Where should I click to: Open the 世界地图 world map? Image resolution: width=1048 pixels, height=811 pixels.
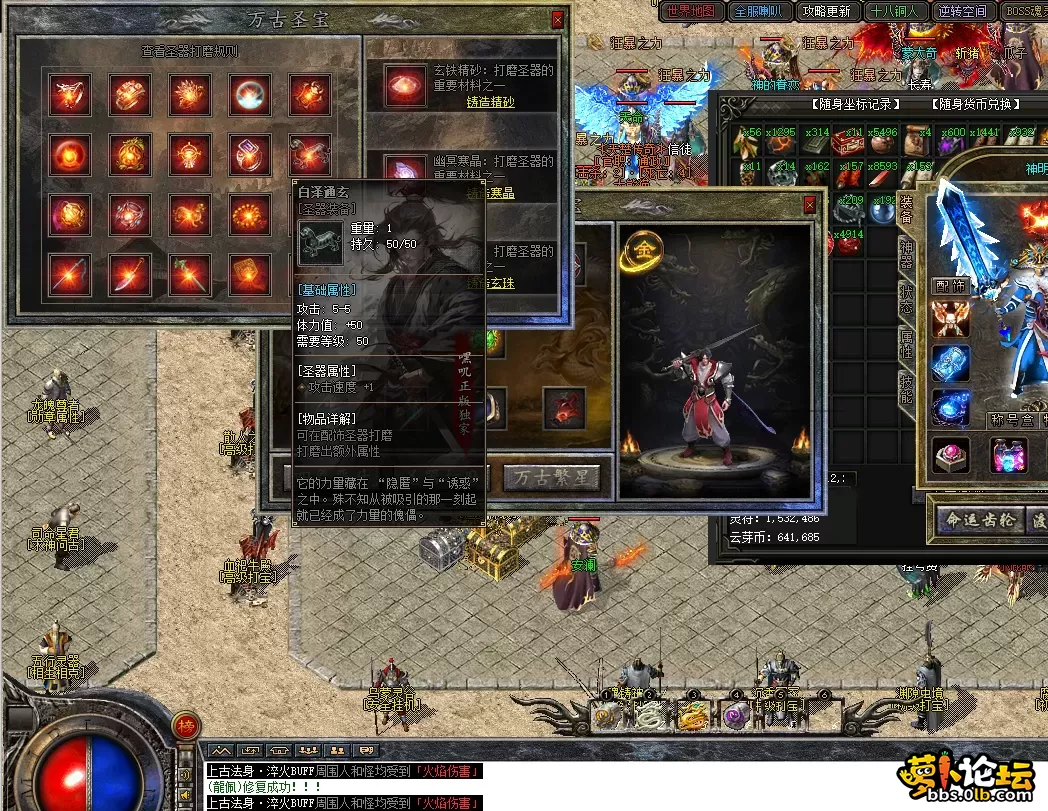[x=691, y=11]
